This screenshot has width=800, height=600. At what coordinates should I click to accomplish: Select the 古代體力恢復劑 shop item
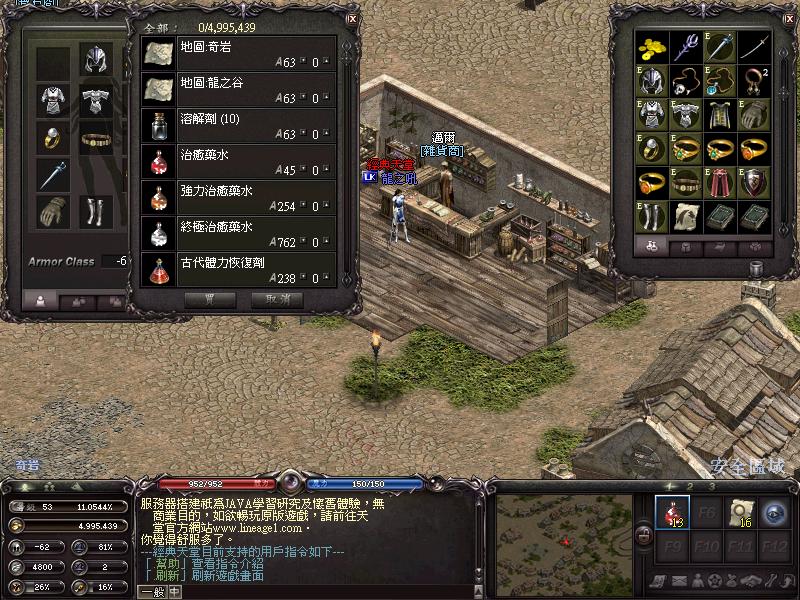tap(239, 269)
